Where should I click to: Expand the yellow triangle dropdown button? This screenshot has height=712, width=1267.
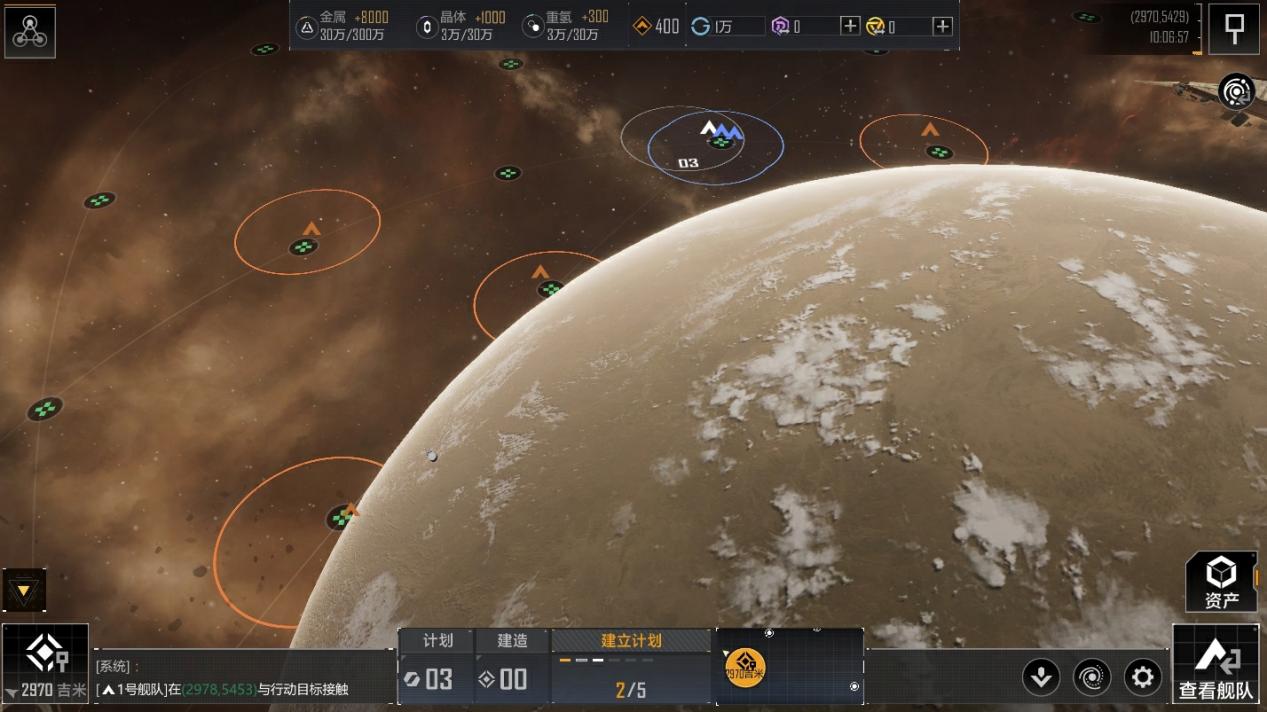click(24, 590)
